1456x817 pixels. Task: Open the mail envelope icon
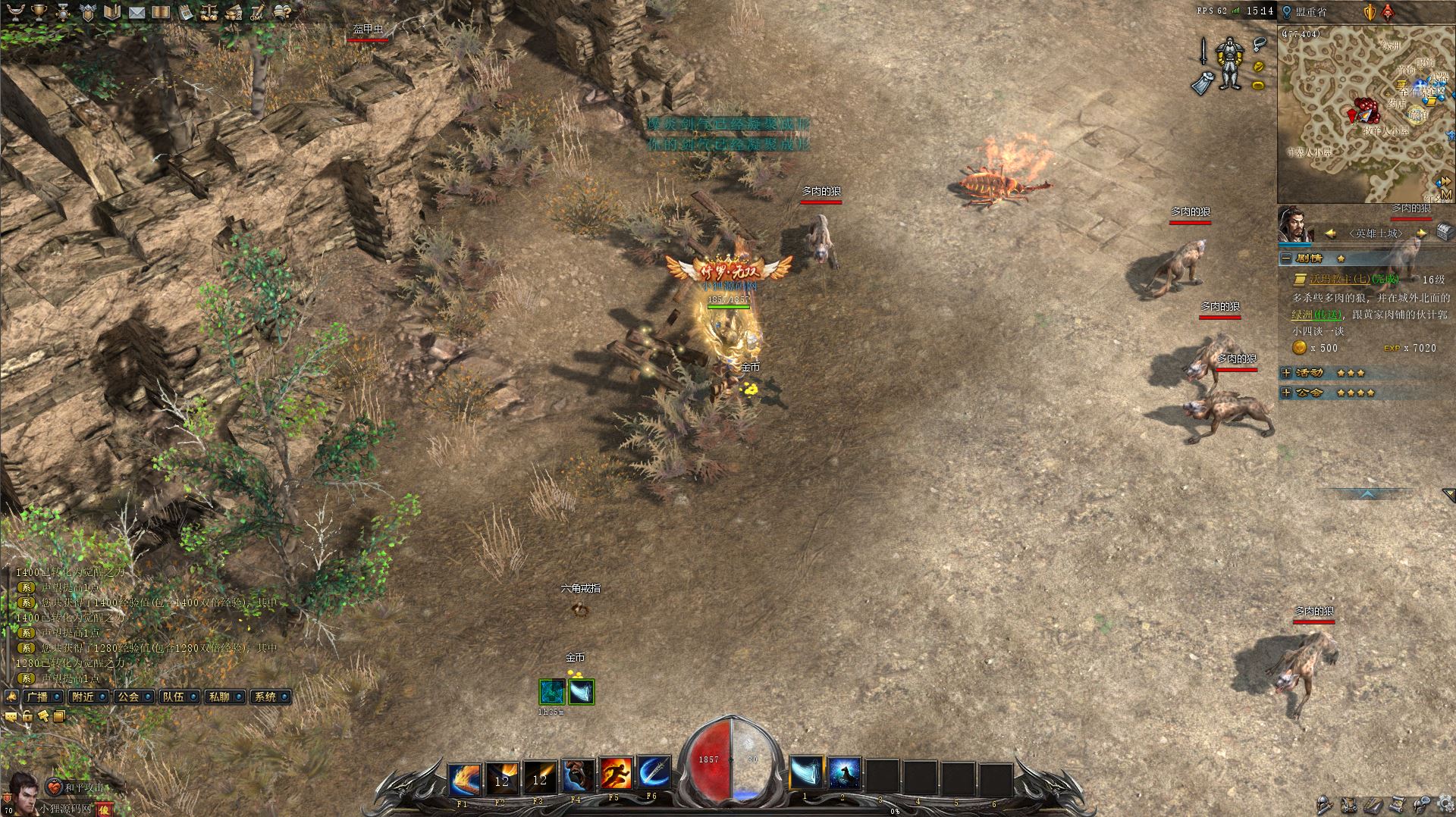coord(136,12)
